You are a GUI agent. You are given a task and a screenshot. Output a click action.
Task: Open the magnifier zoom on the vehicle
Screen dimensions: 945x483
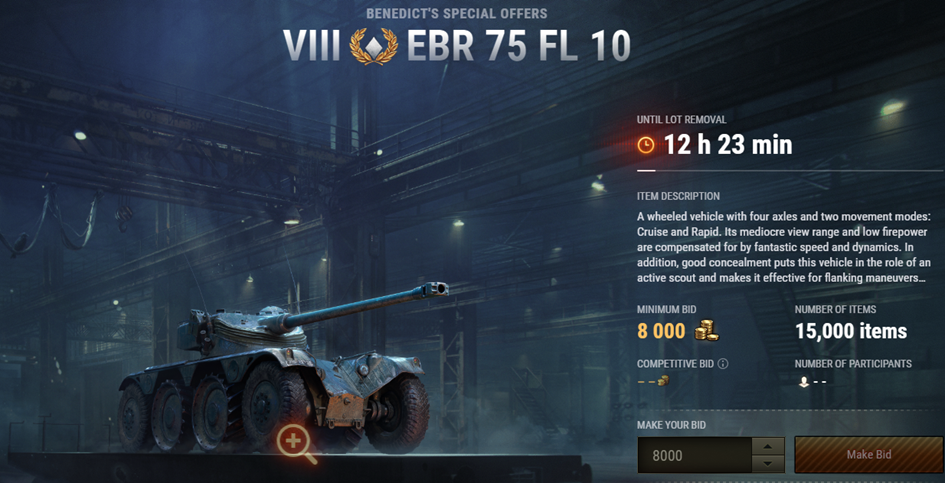295,441
